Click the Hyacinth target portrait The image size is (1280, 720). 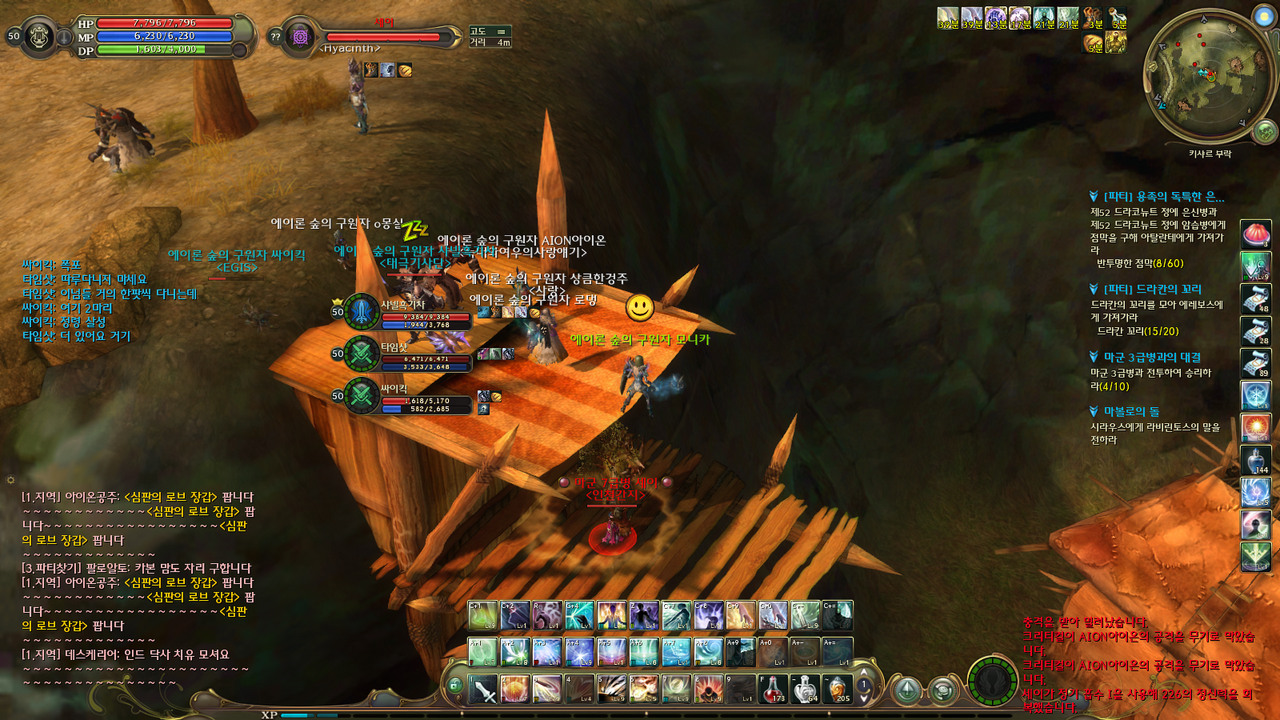click(x=299, y=37)
